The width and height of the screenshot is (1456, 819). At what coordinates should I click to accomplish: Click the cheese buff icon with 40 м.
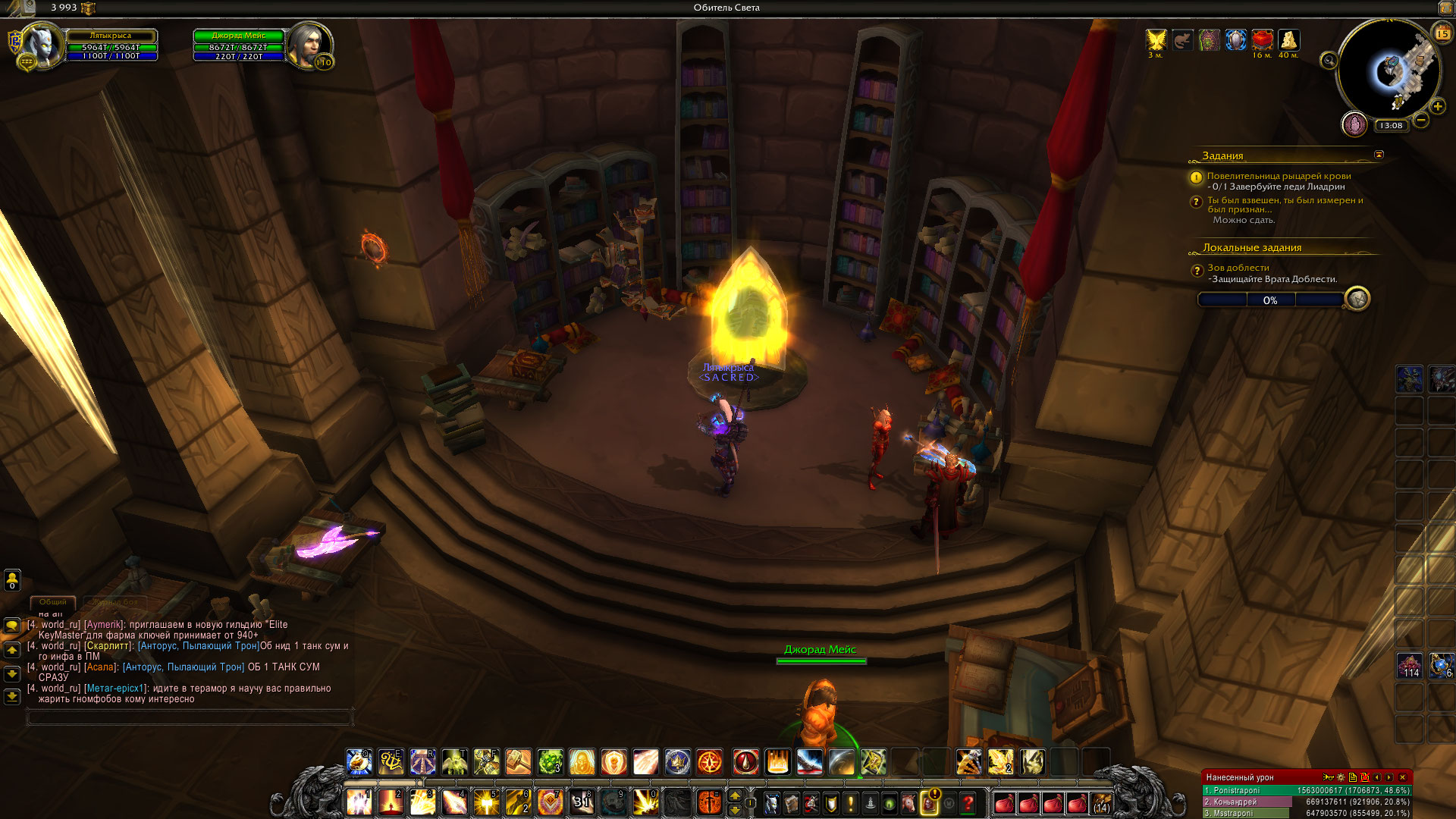click(x=1288, y=39)
